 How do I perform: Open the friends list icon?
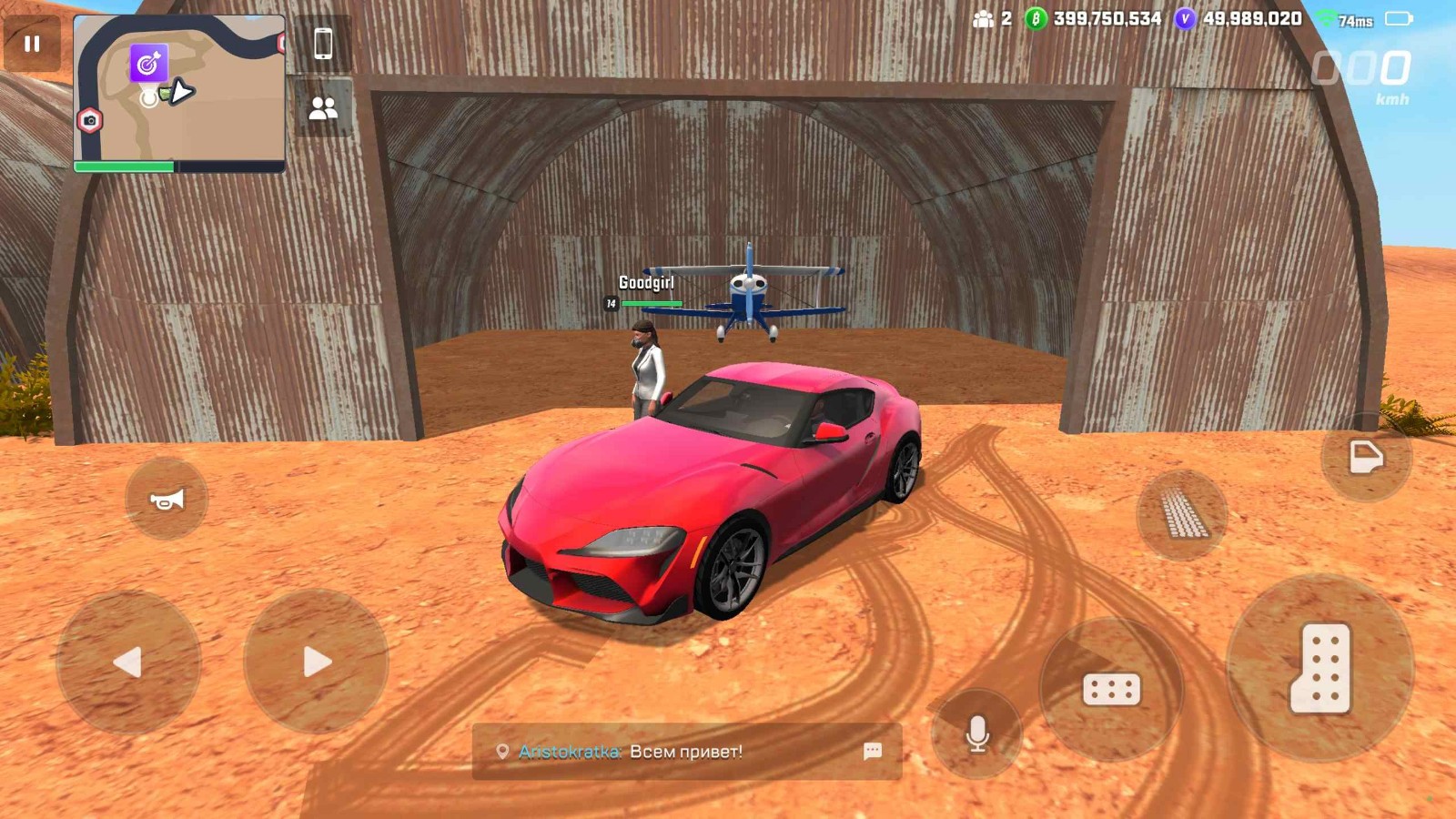323,109
